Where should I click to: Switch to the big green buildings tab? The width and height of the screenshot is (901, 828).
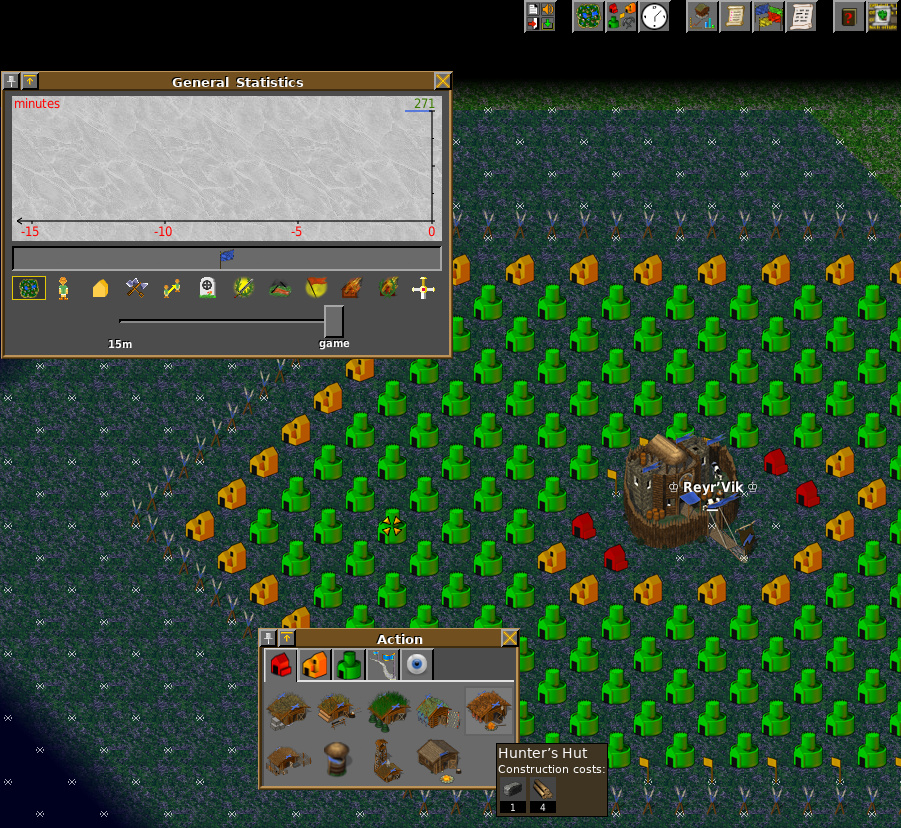click(348, 665)
